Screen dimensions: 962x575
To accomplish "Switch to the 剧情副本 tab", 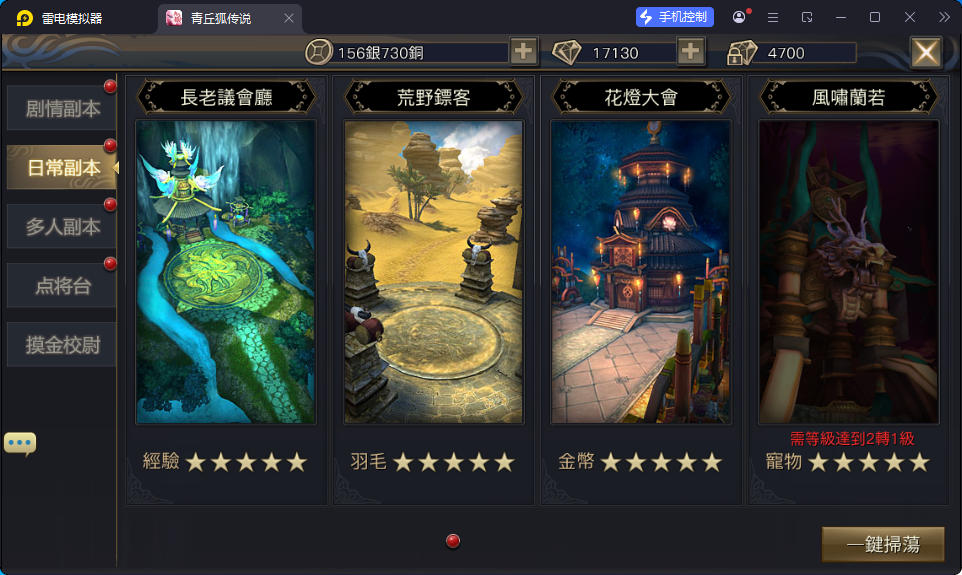I will [62, 108].
